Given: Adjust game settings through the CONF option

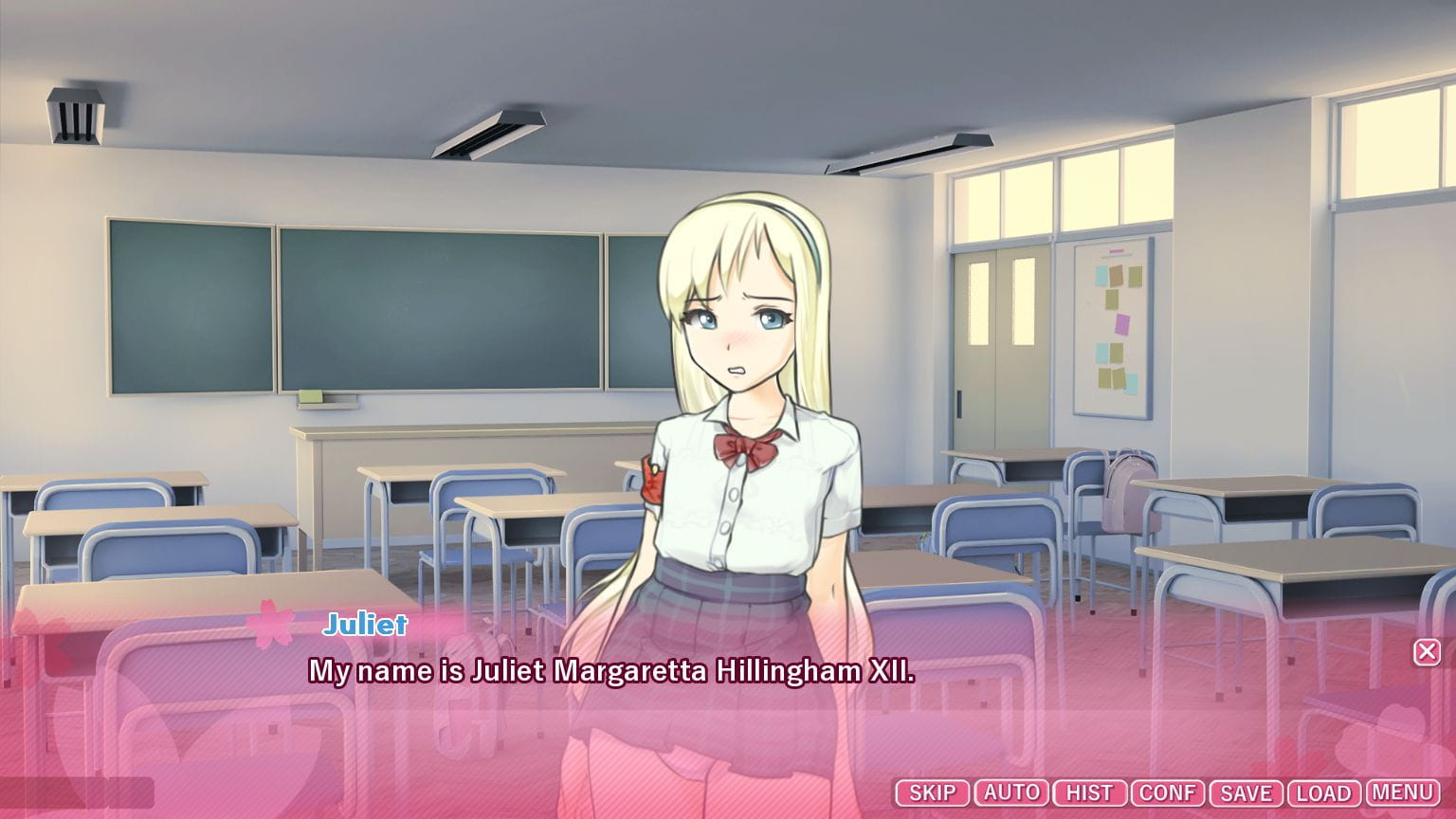Looking at the screenshot, I should (x=1169, y=792).
